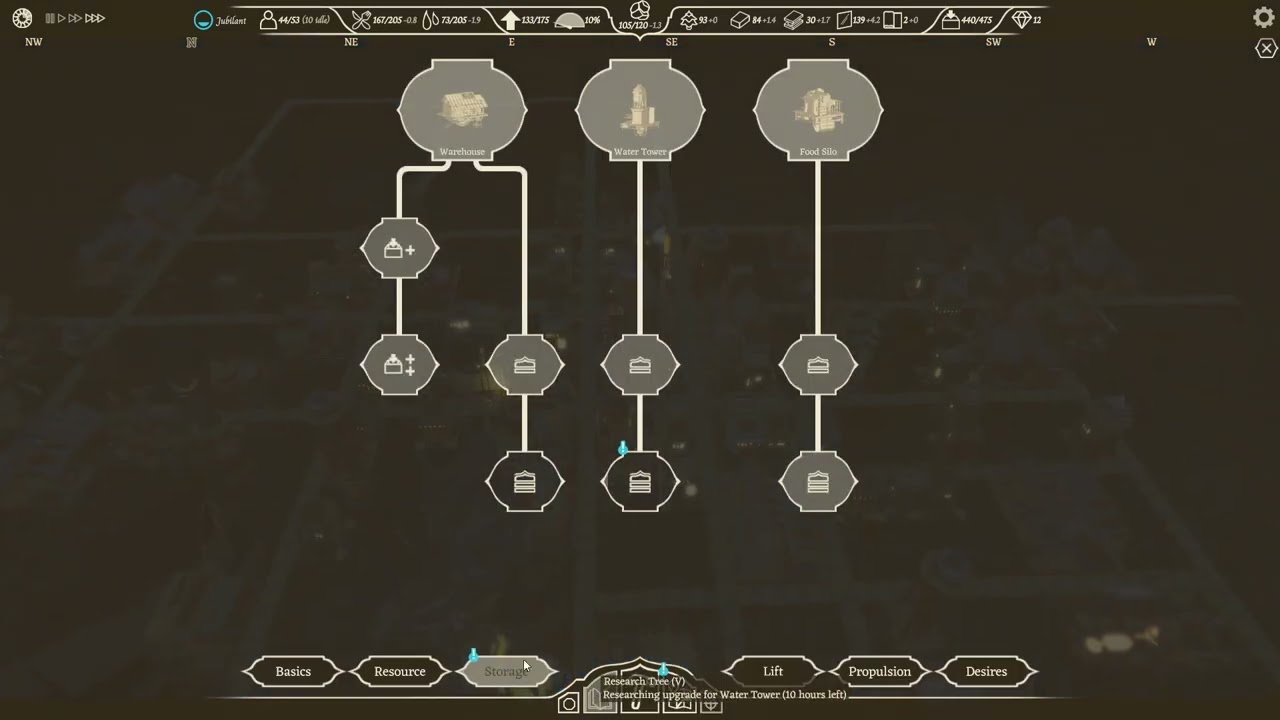Select the Water Tower research node
Viewport: 1280px width, 720px height.
click(x=640, y=109)
